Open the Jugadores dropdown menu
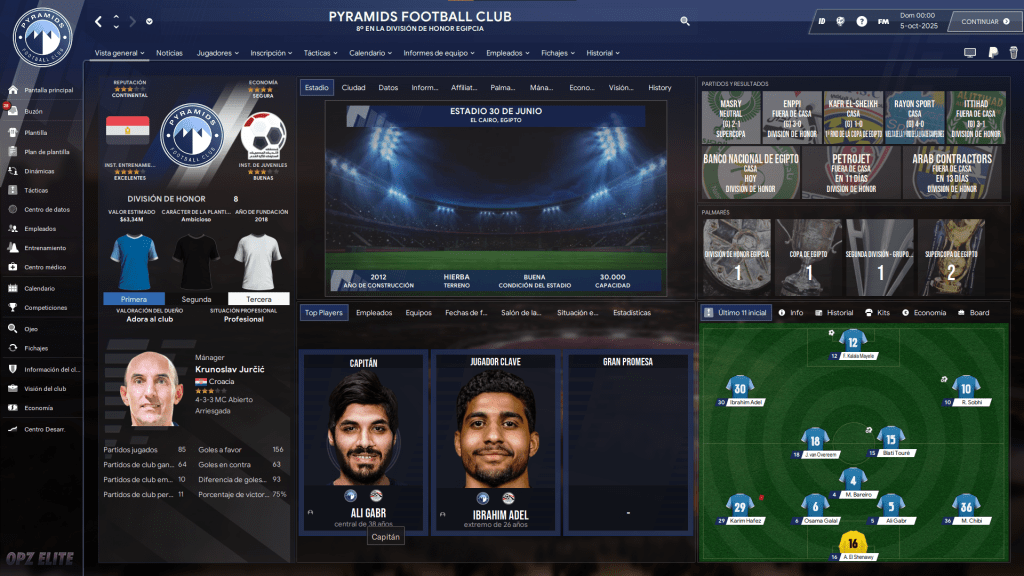Viewport: 1024px width, 576px height. point(218,52)
